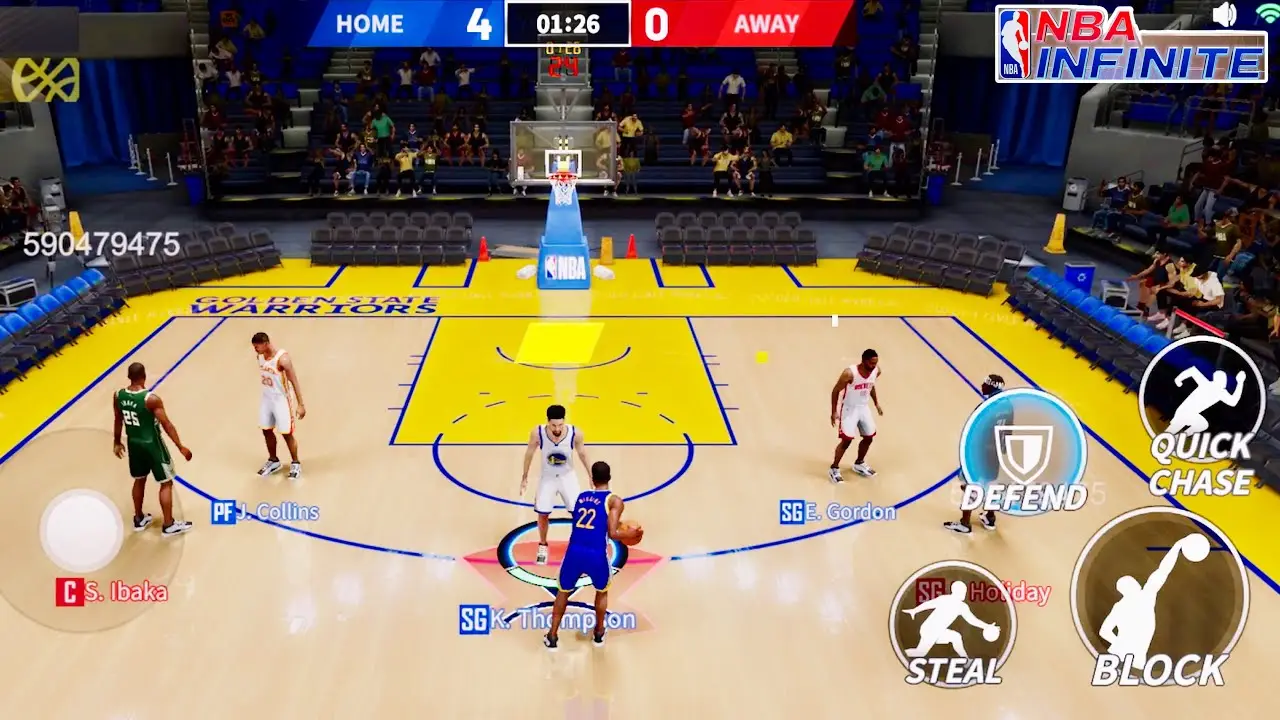1280x720 pixels.
Task: Tap the blue SG badge on K. Thompson
Action: pos(474,620)
